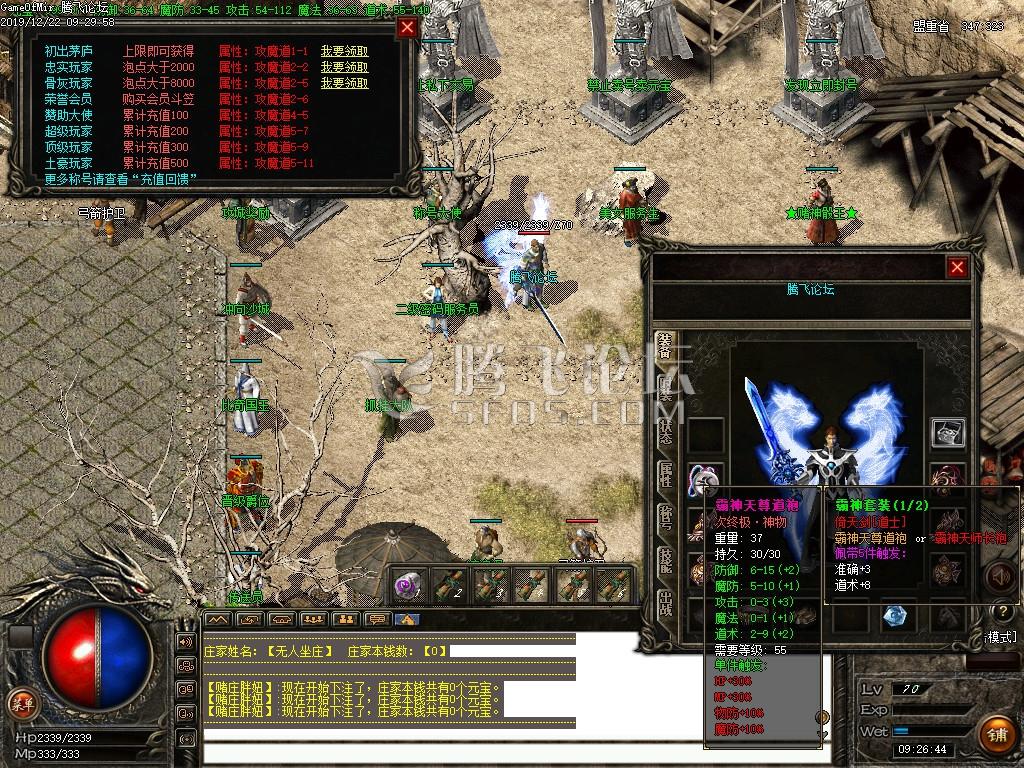Open the 出战 tab
The image size is (1024, 768).
[x=665, y=603]
